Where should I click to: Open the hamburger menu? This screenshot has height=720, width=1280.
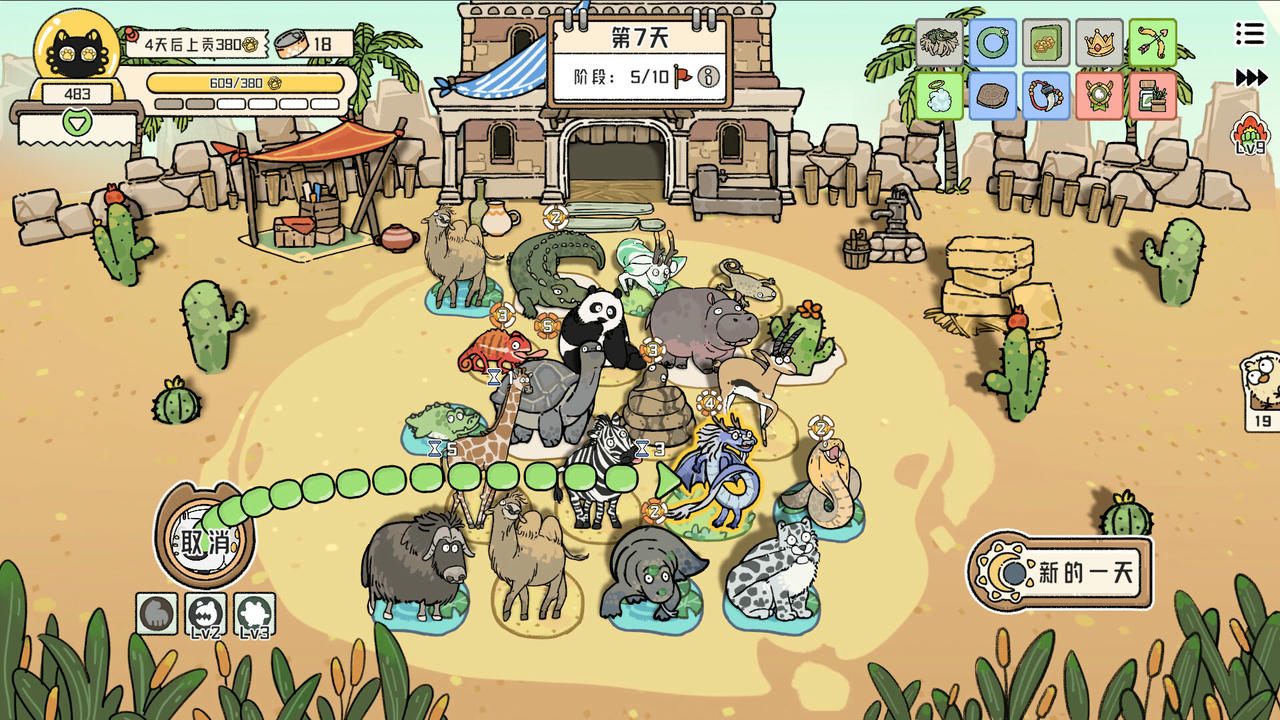(x=1249, y=32)
